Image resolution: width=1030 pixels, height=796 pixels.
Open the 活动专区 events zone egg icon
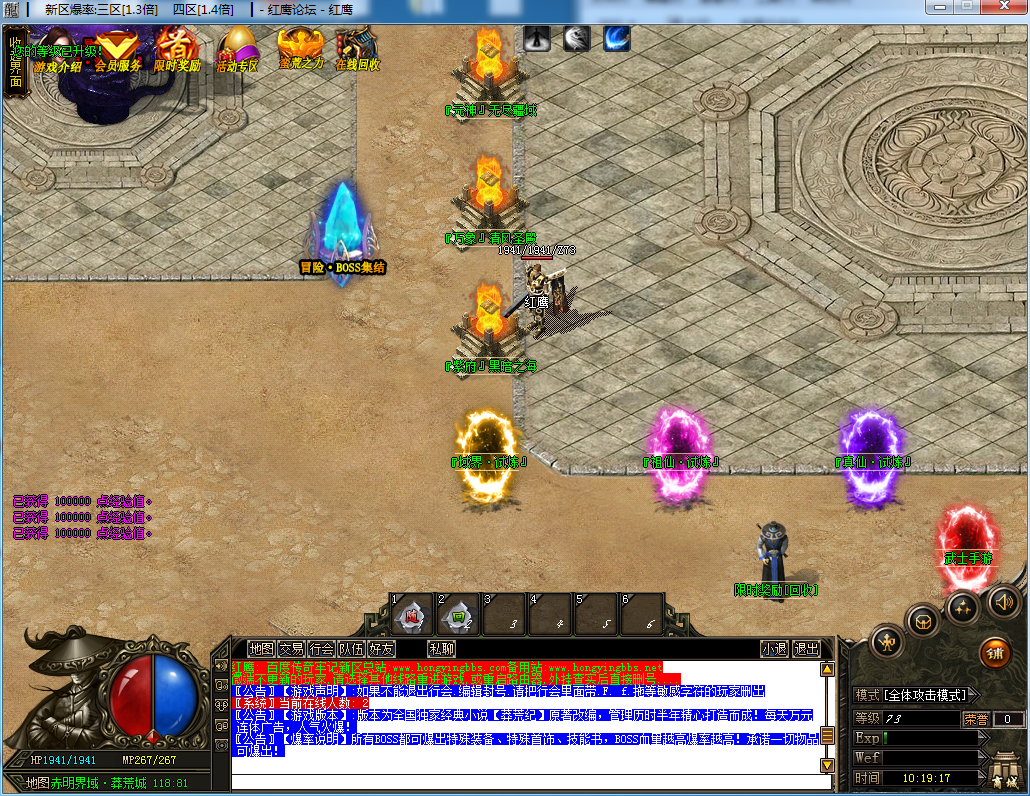[x=238, y=50]
